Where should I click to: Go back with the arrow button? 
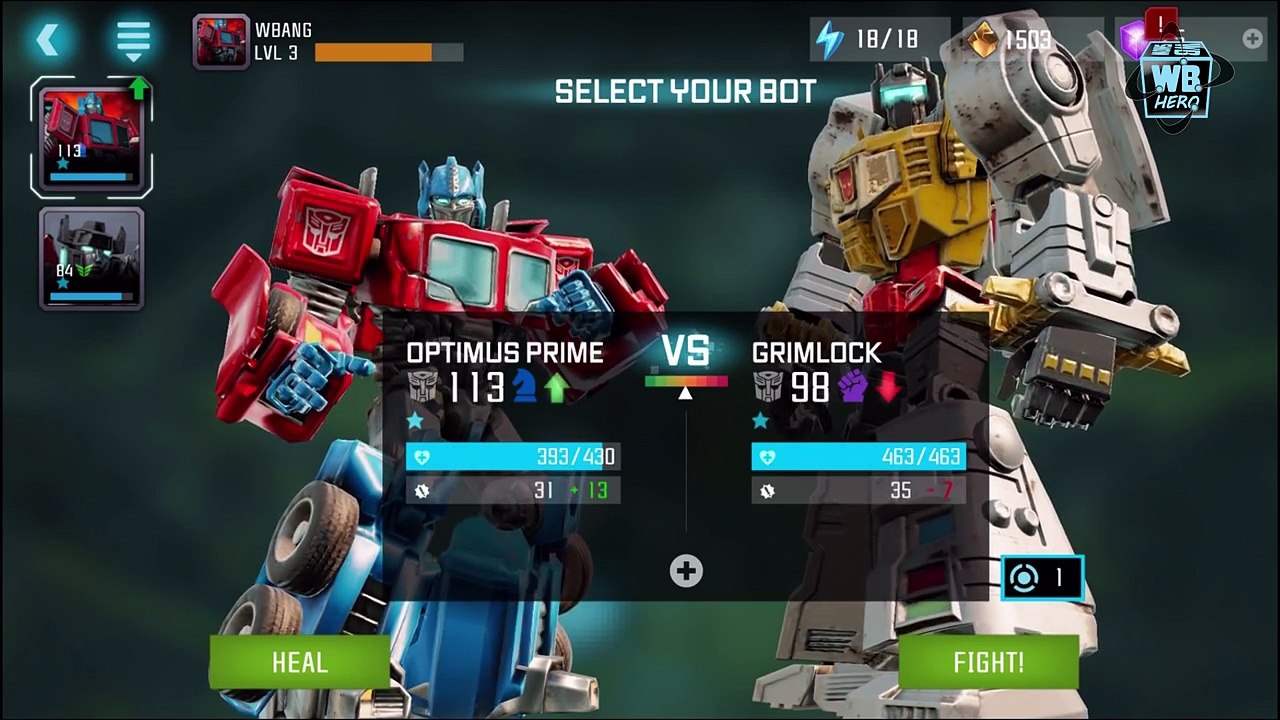coord(48,40)
